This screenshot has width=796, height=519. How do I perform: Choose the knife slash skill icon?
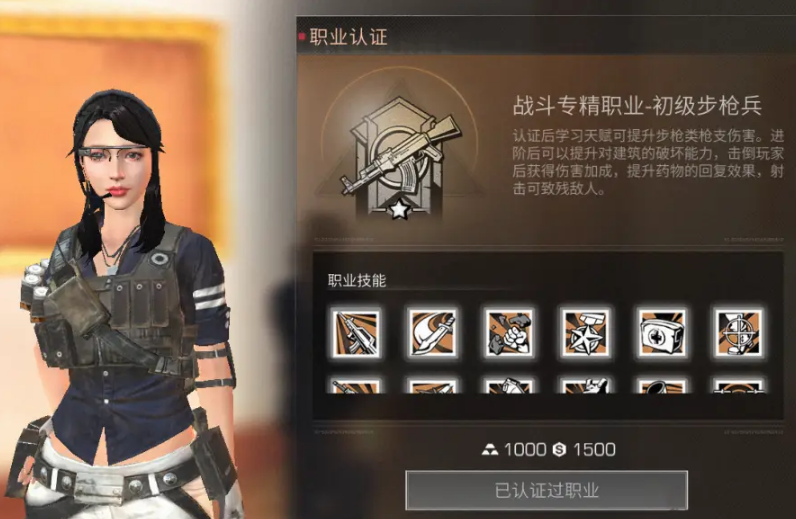tap(432, 333)
